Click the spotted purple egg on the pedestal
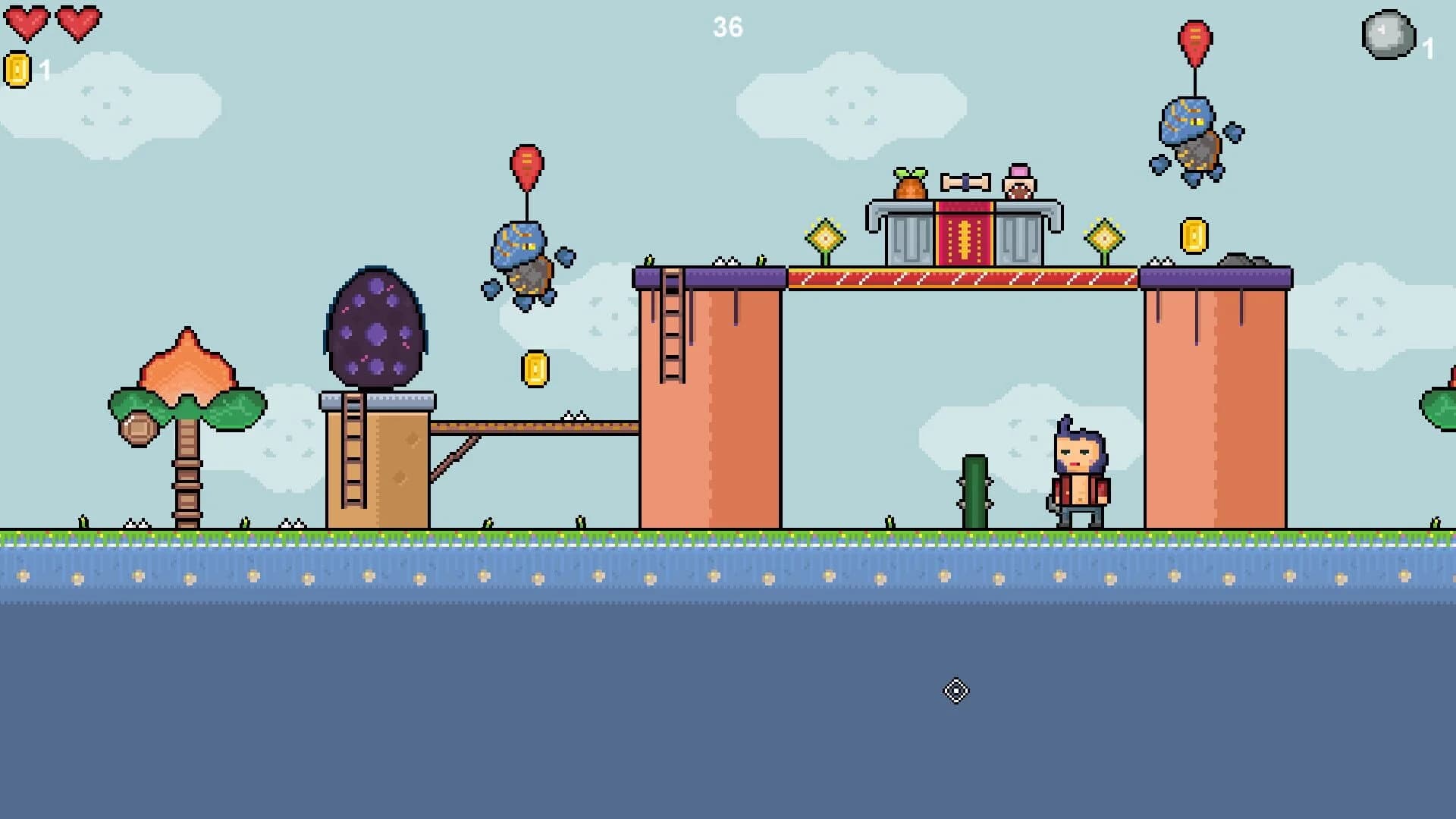 375,328
